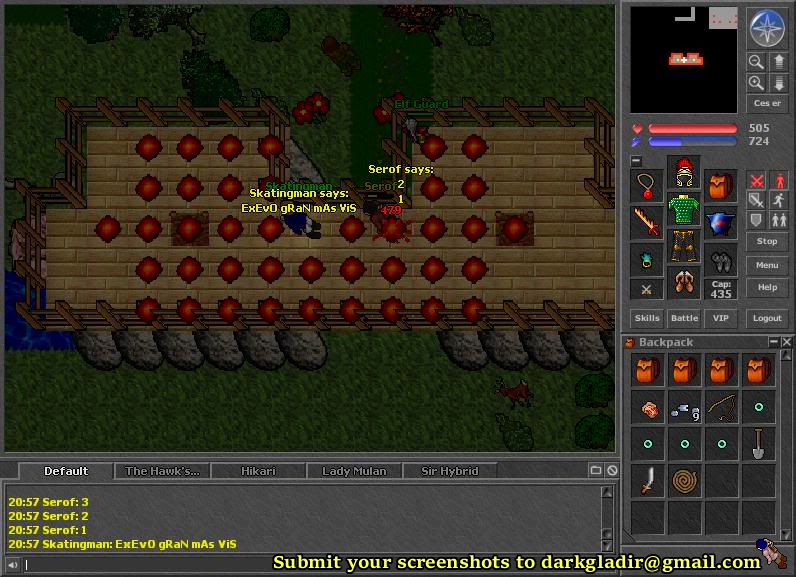Select the equipped fire sword slot

647,222
